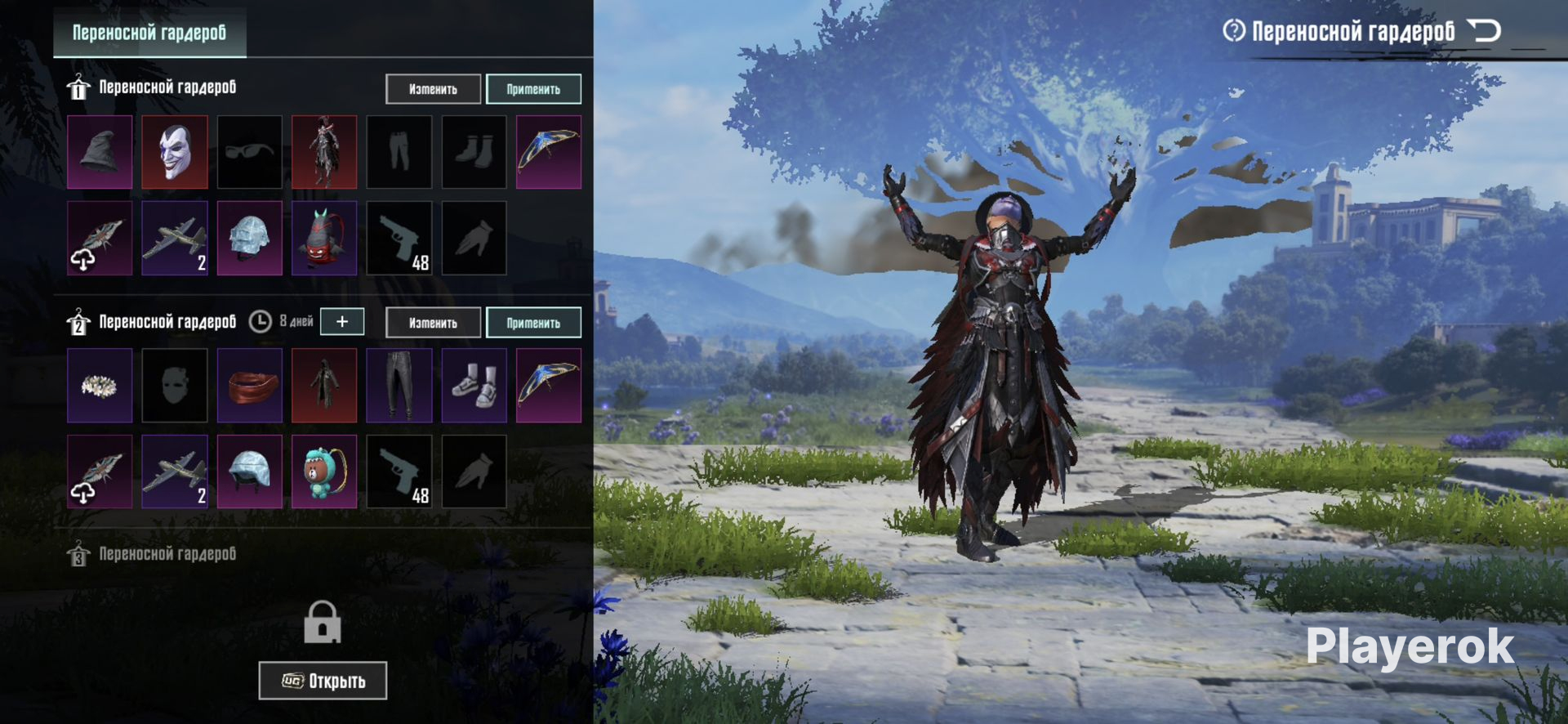Image resolution: width=1568 pixels, height=724 pixels.
Task: Click the dark red coat slot
Action: coord(324,386)
